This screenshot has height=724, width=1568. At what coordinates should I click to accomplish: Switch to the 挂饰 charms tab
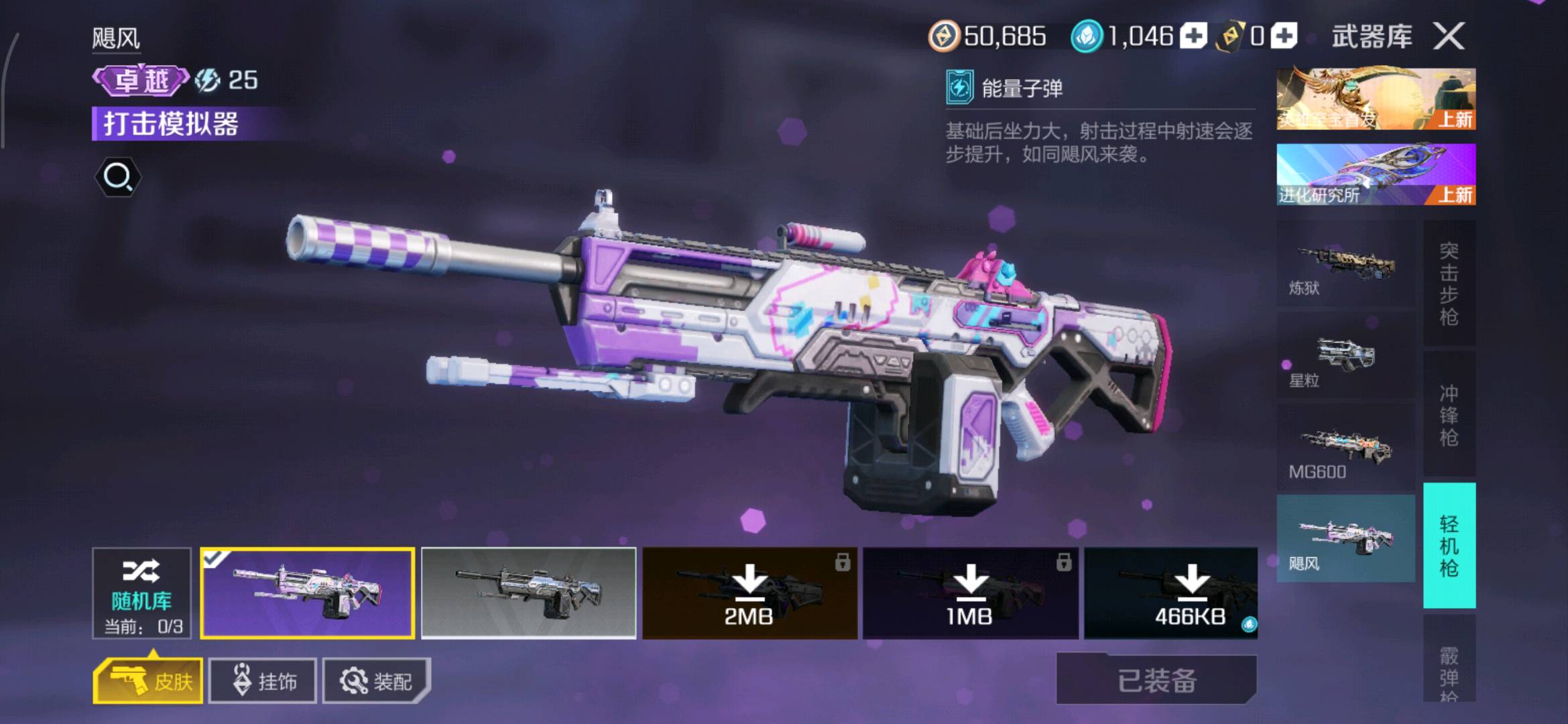pyautogui.click(x=263, y=681)
